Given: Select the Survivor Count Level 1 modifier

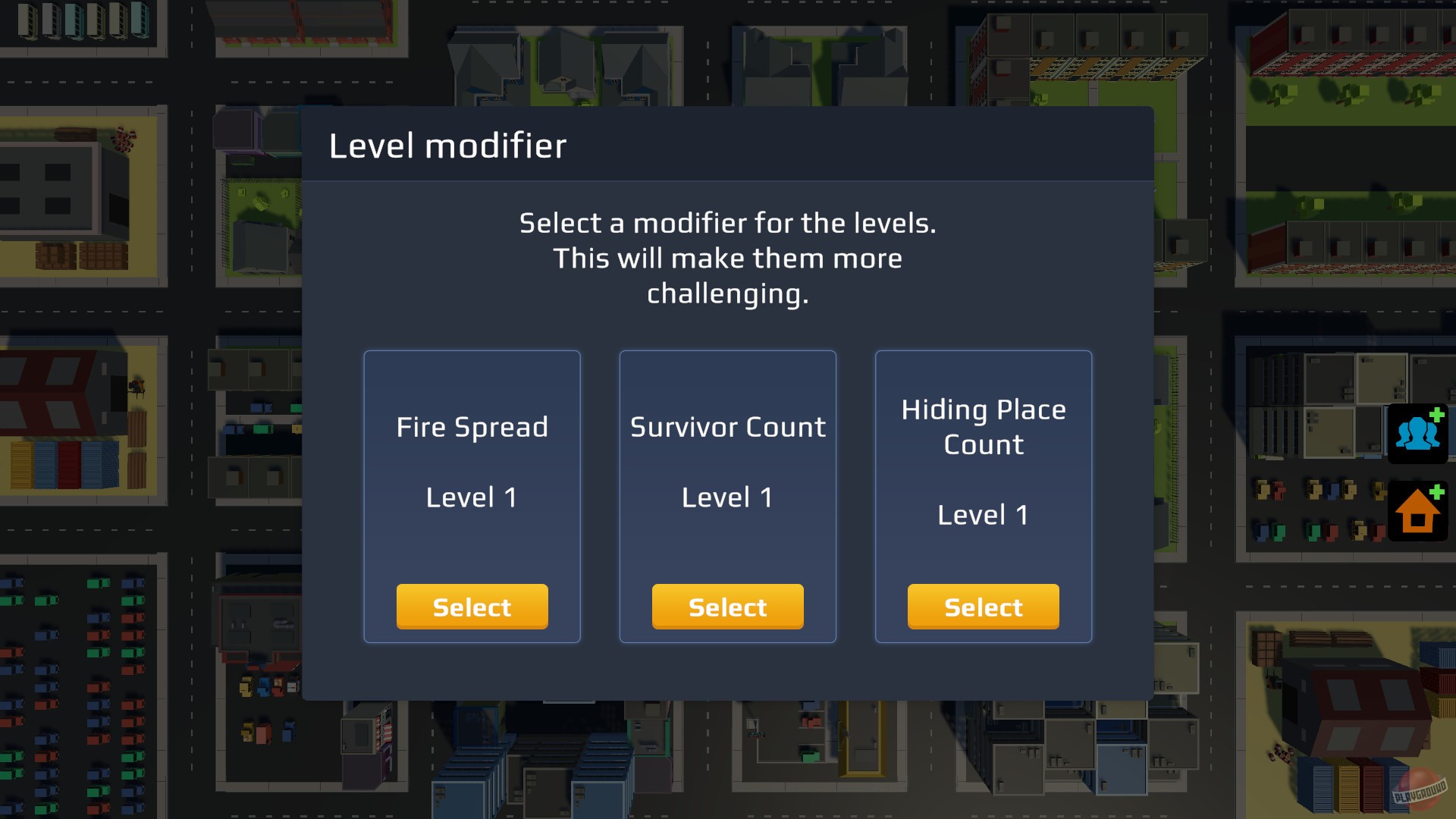Looking at the screenshot, I should (x=727, y=606).
